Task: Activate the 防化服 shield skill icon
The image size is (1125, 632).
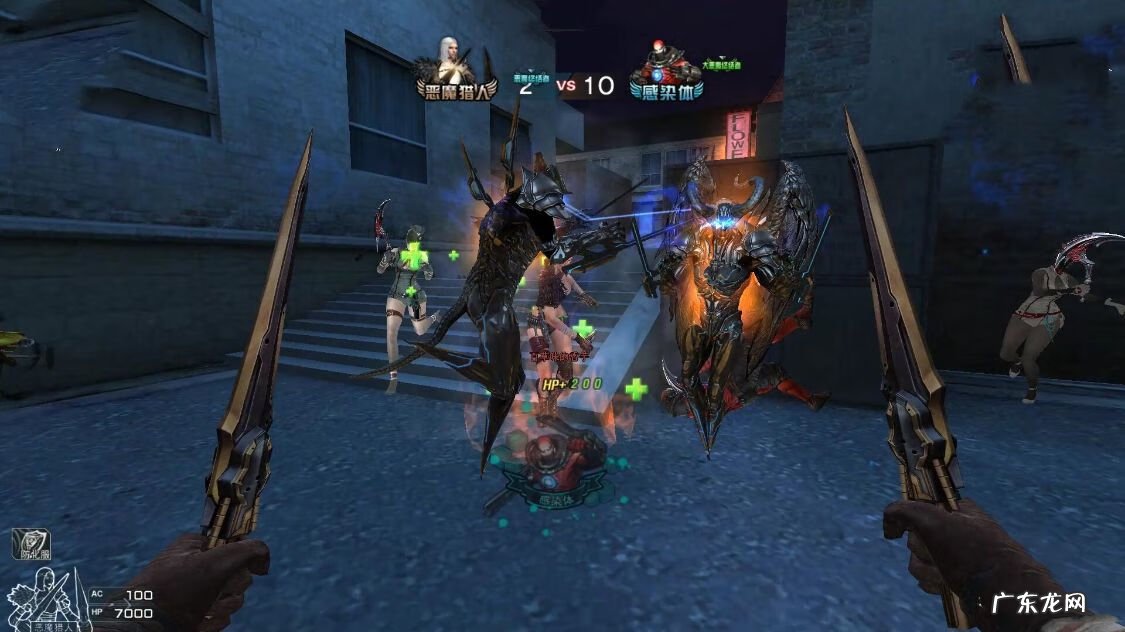Action: tap(31, 545)
